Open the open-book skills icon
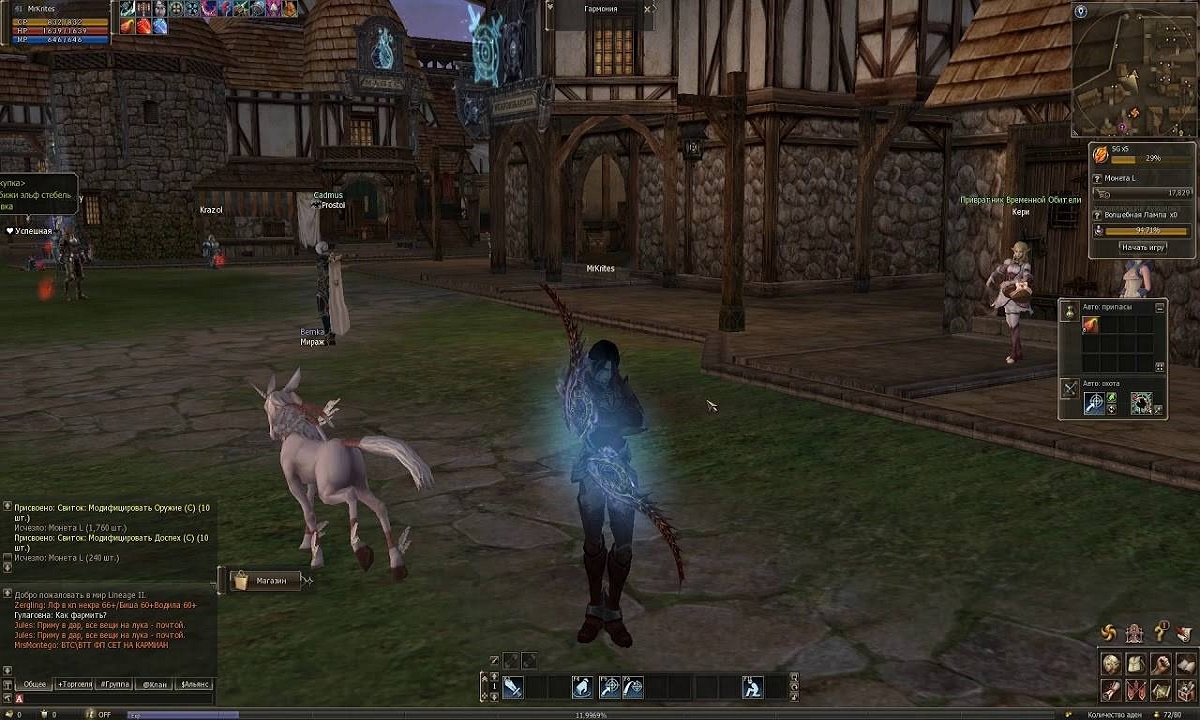Viewport: 1200px width, 720px height. click(x=1184, y=664)
